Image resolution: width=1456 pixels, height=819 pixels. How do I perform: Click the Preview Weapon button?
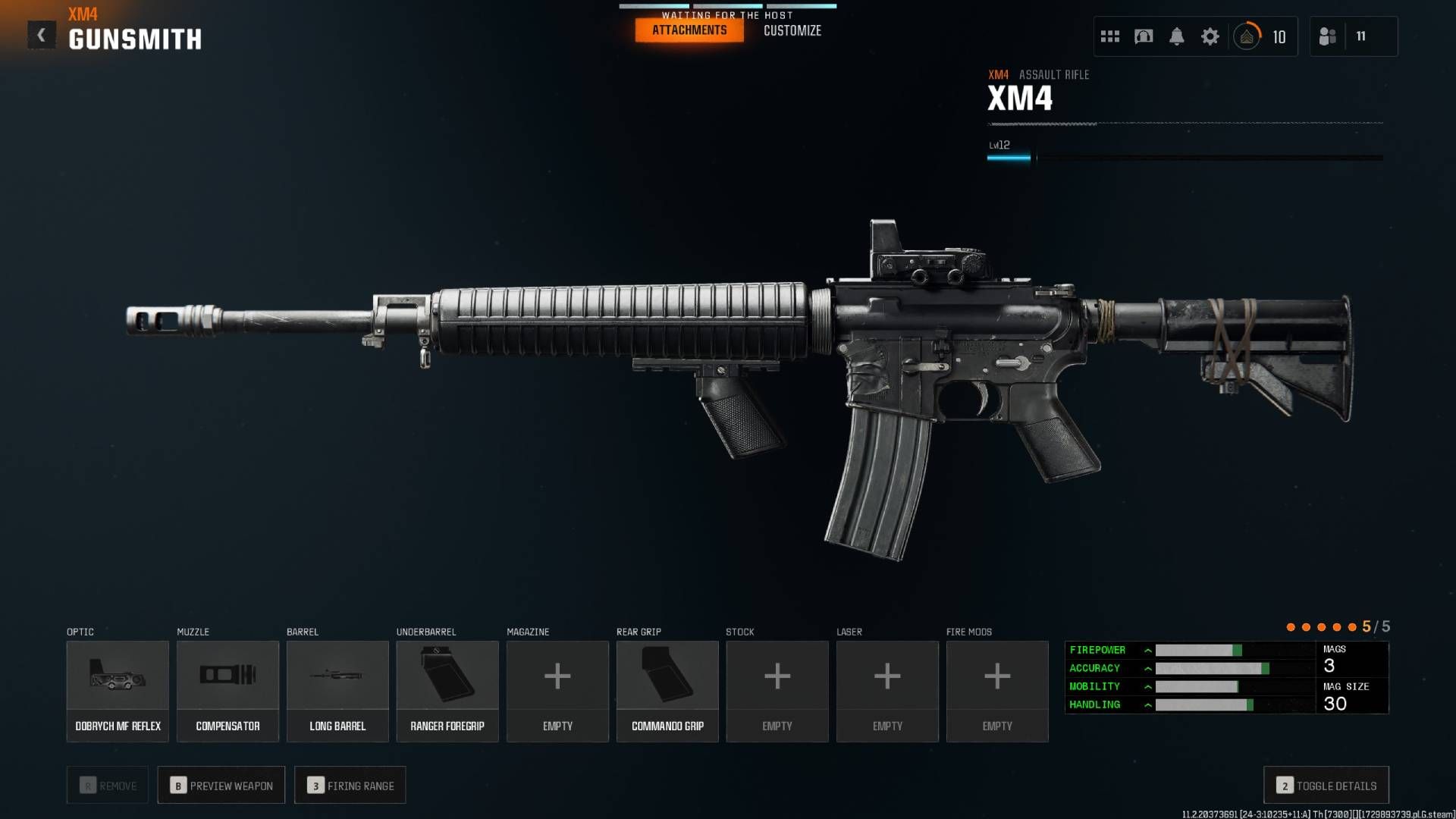click(221, 785)
